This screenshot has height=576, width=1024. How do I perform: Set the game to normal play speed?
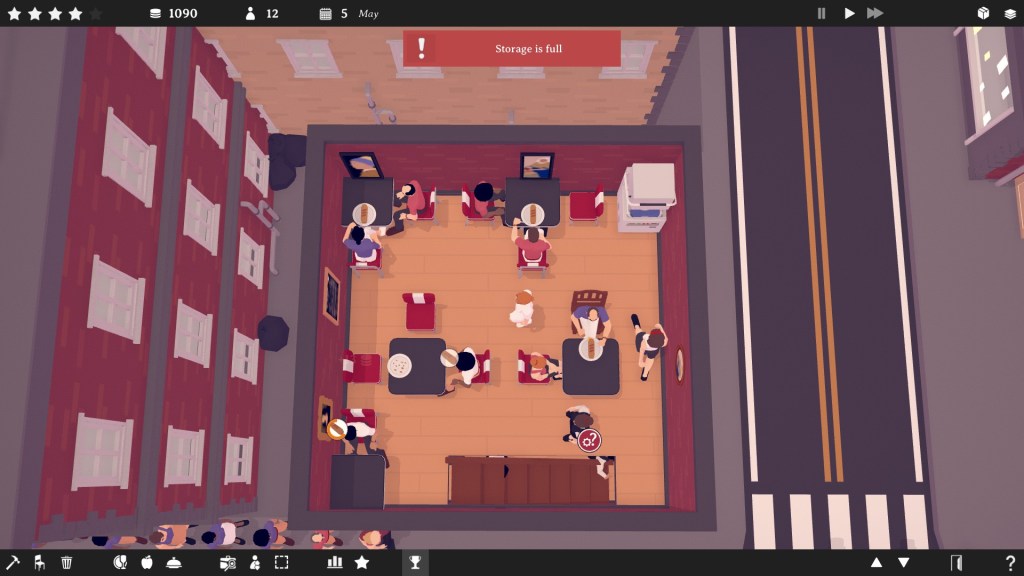(x=849, y=13)
